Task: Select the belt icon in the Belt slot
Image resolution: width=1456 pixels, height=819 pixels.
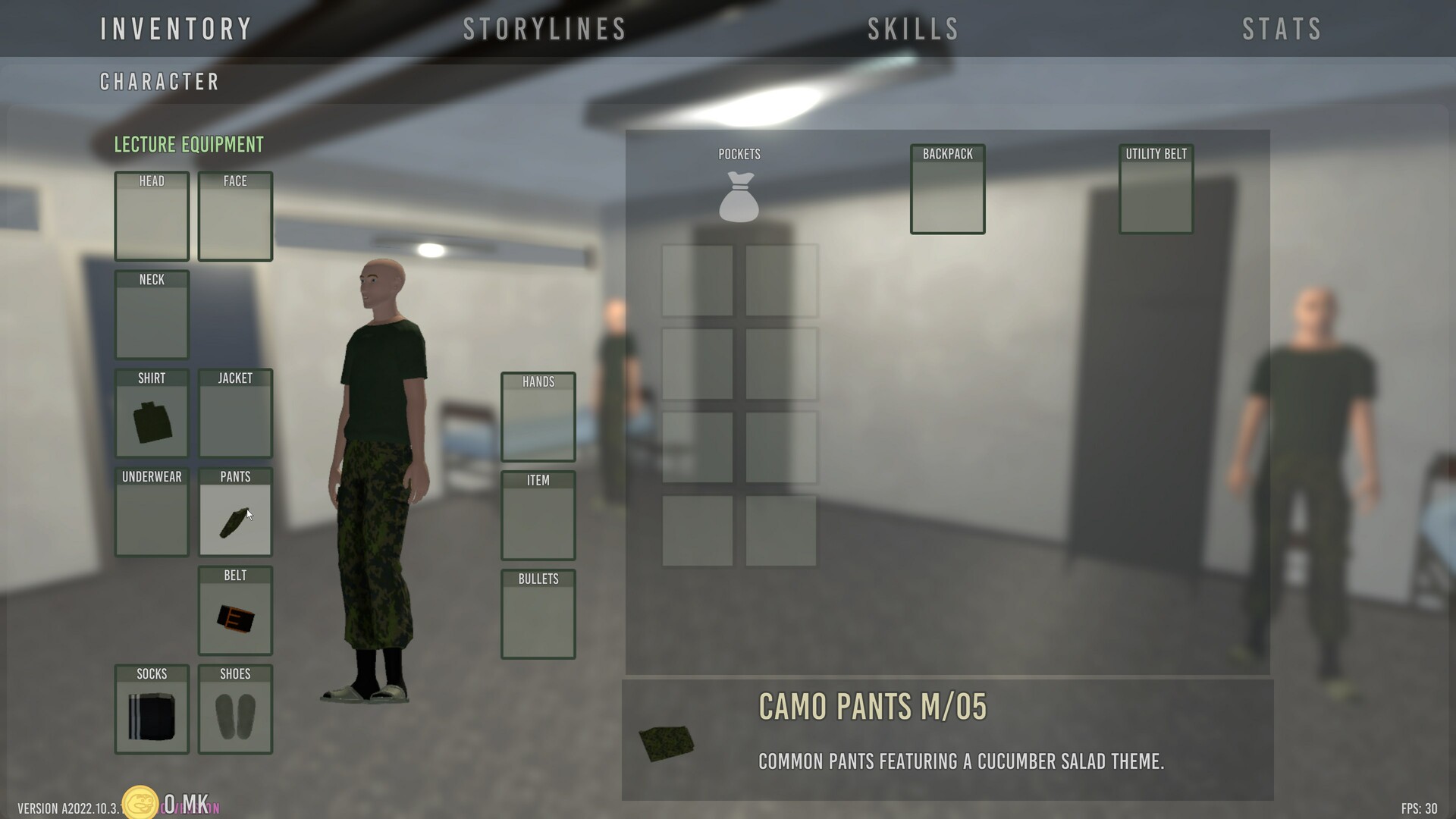Action: 234,616
